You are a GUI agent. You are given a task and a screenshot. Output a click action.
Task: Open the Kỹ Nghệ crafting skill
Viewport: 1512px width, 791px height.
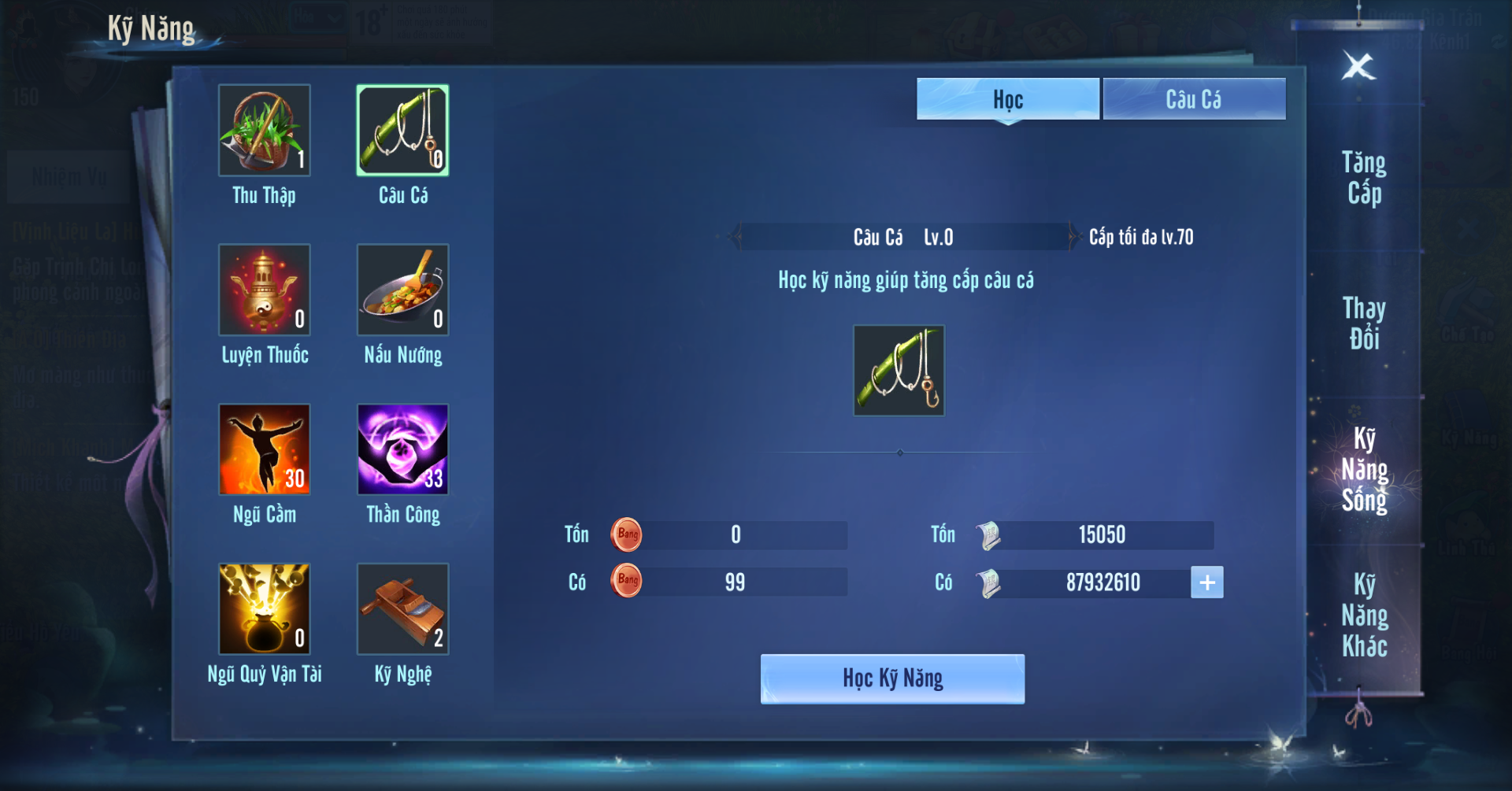(402, 608)
